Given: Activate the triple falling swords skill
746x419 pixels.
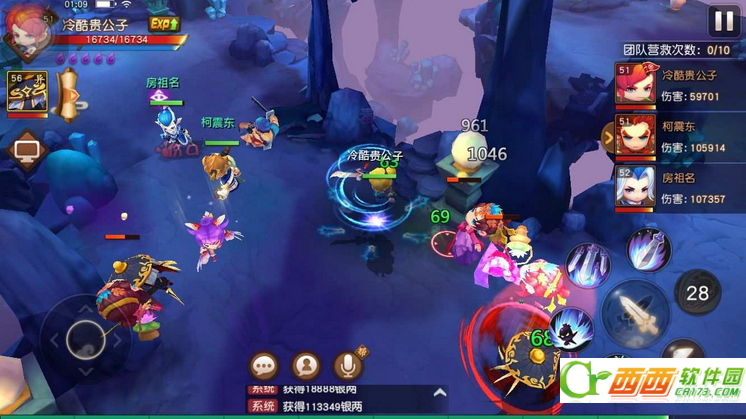Looking at the screenshot, I should [588, 265].
